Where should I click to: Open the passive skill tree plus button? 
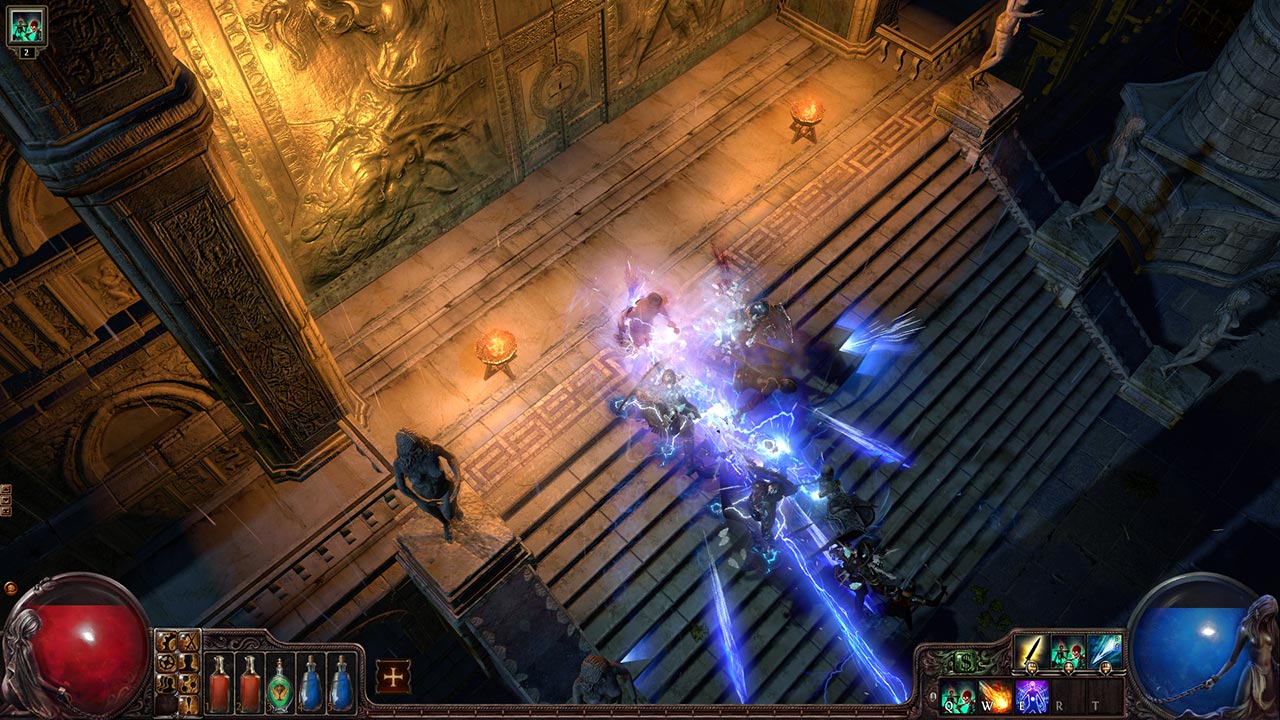(x=393, y=677)
